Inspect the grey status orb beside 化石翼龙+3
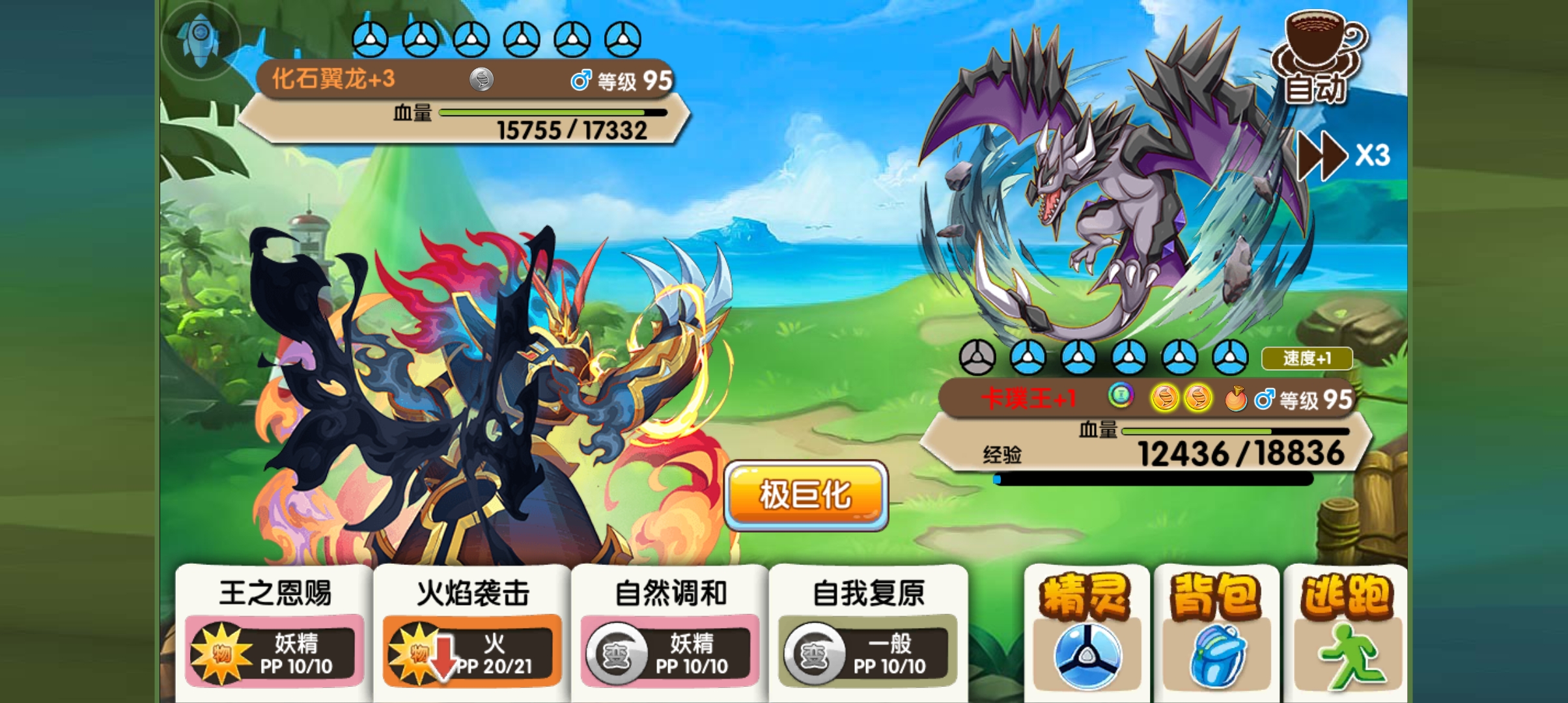 (x=481, y=79)
